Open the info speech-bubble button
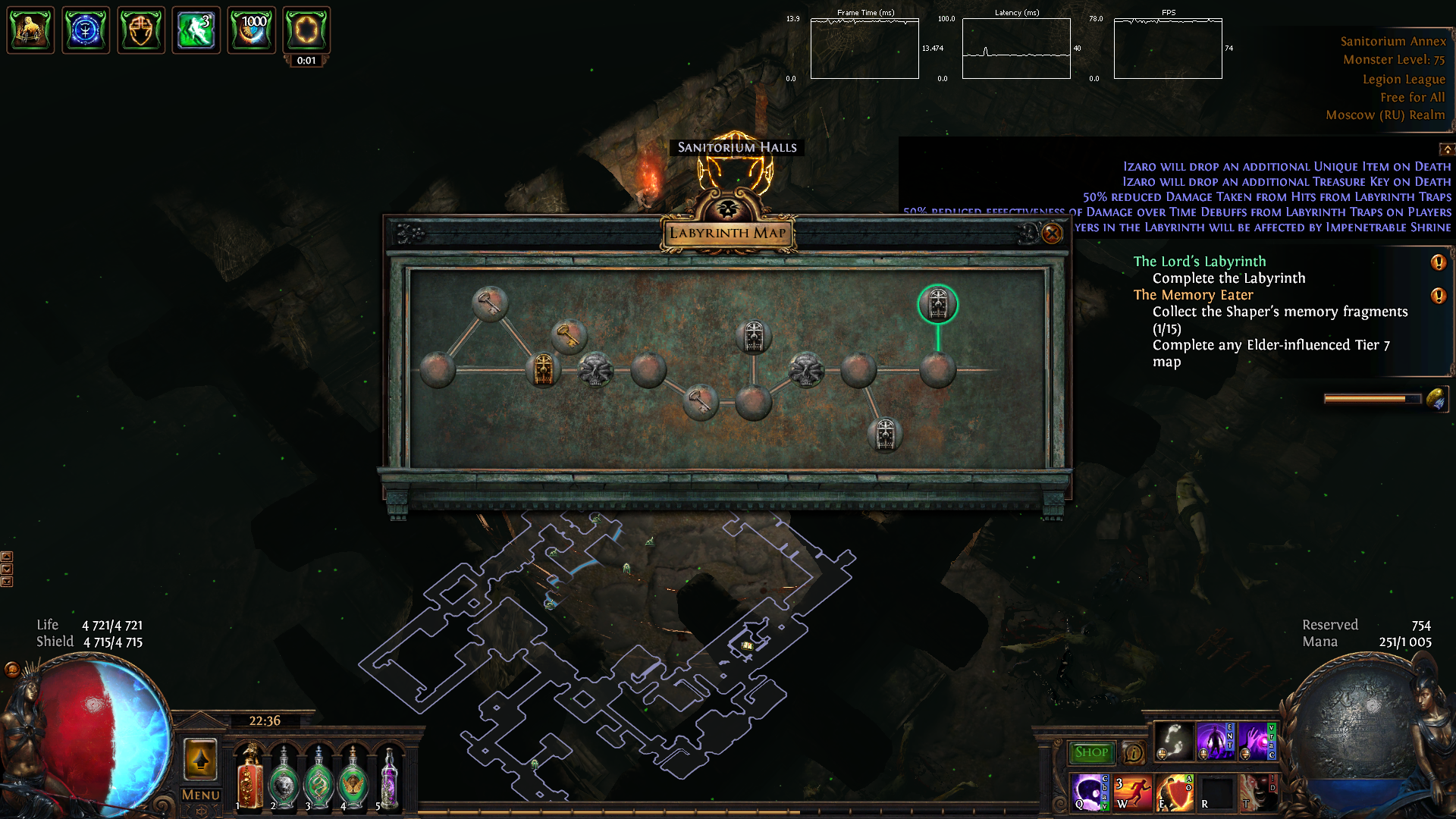 click(1134, 753)
